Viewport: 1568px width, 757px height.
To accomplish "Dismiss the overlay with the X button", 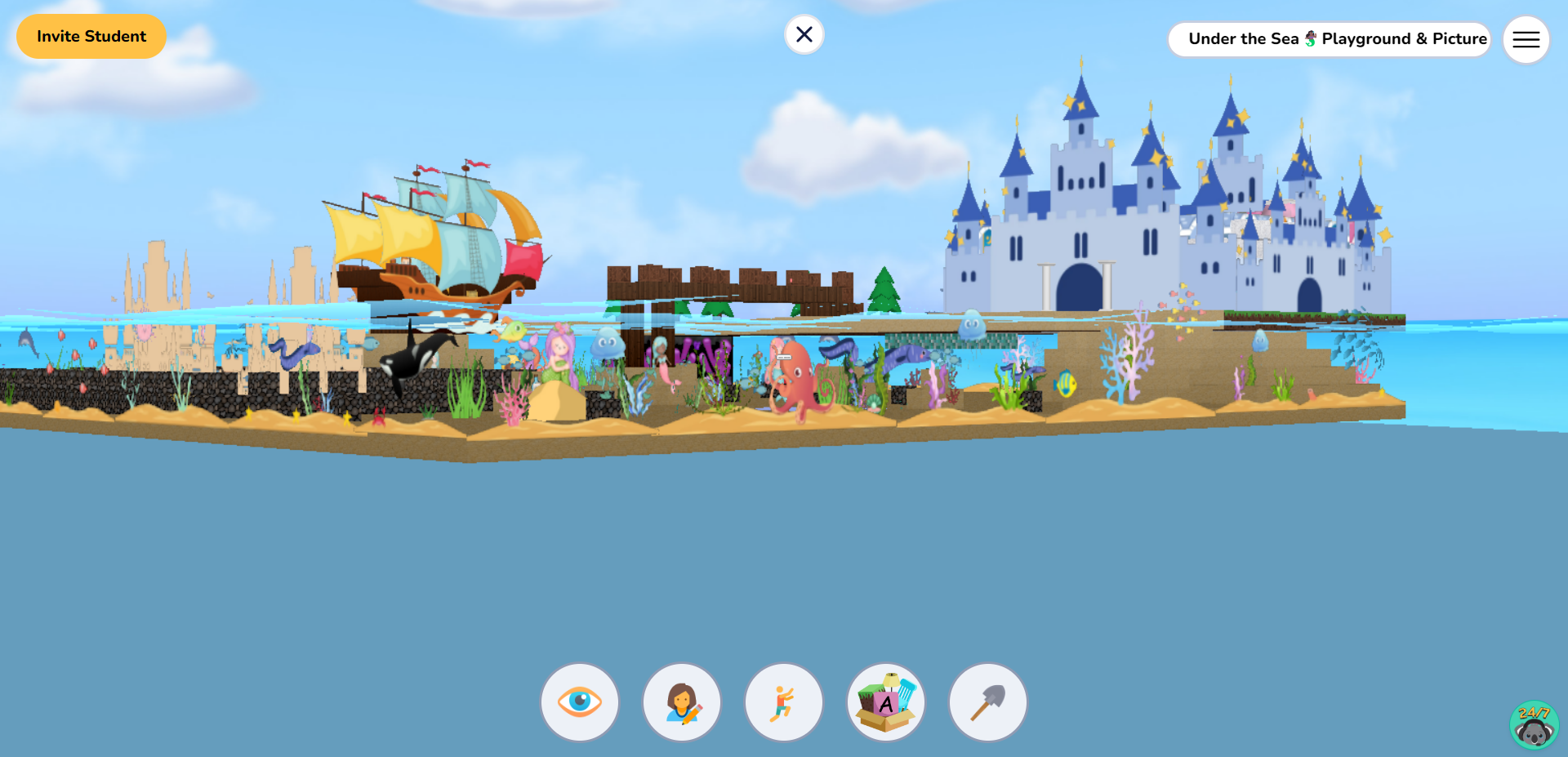I will pos(804,34).
